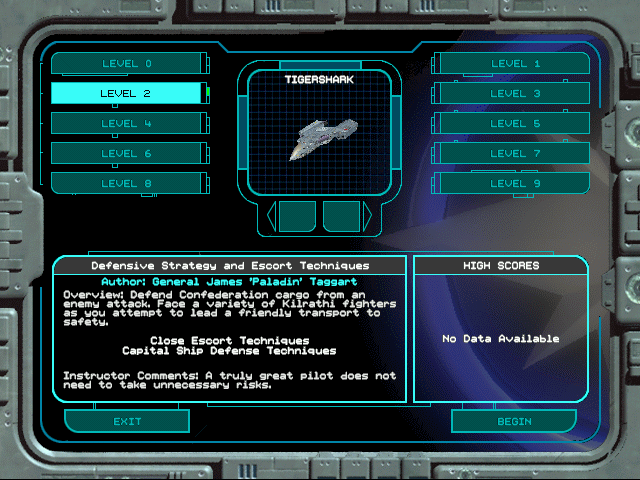The width and height of the screenshot is (640, 480).
Task: Exit the simulator screen
Action: [x=127, y=421]
